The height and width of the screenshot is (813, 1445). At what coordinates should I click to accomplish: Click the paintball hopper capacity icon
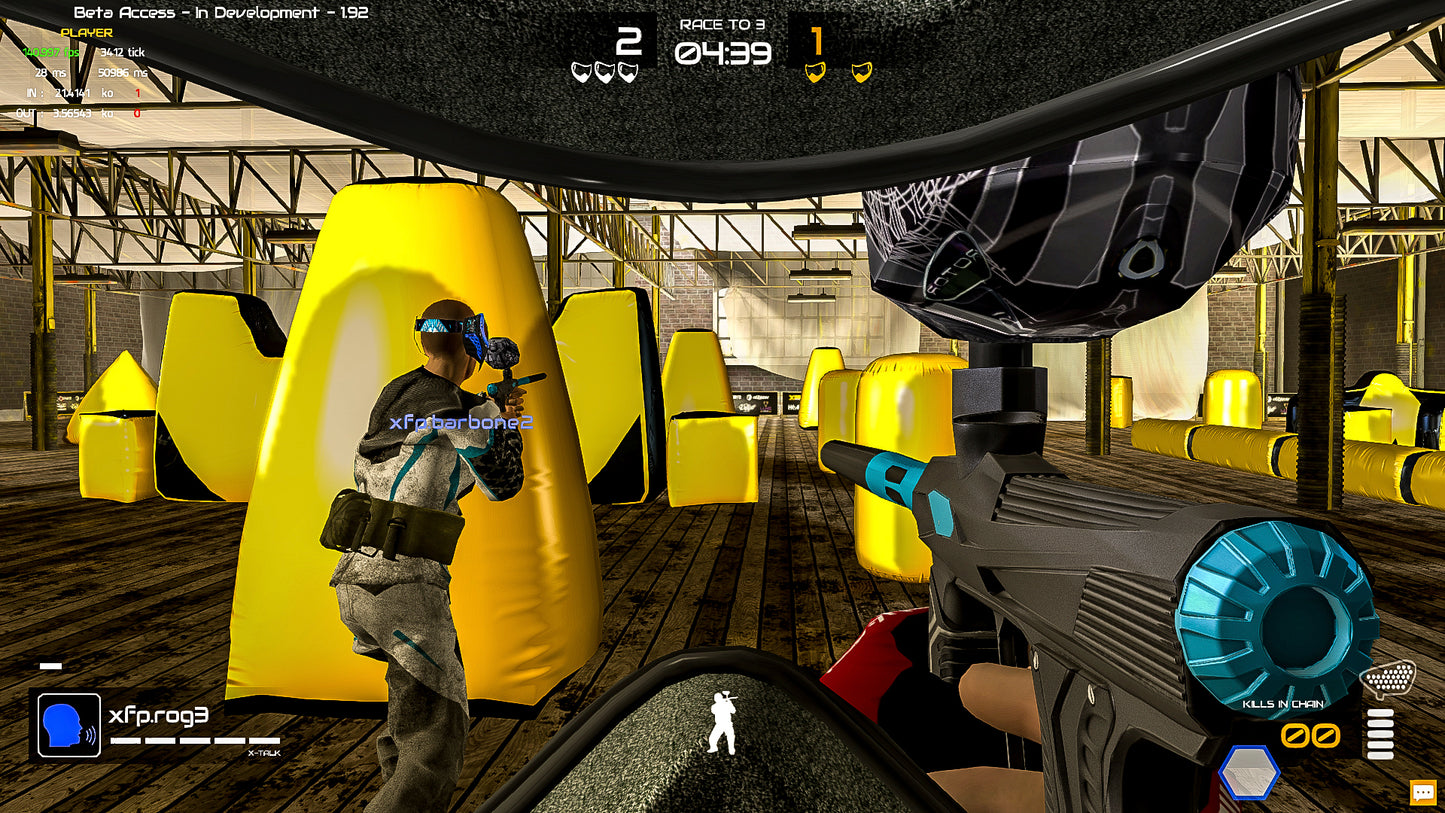click(1390, 678)
